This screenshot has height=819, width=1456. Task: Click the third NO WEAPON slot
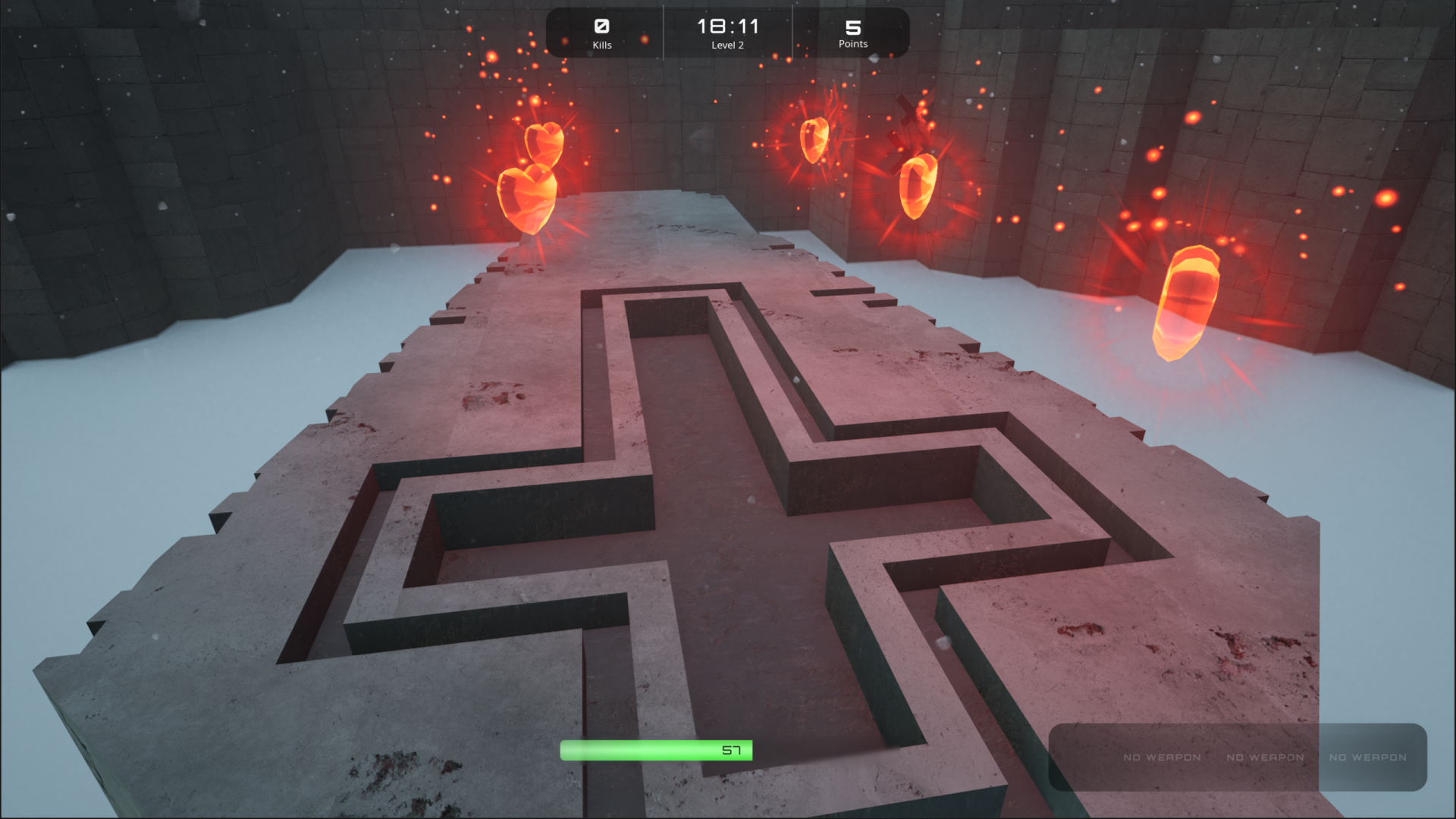pyautogui.click(x=1368, y=757)
